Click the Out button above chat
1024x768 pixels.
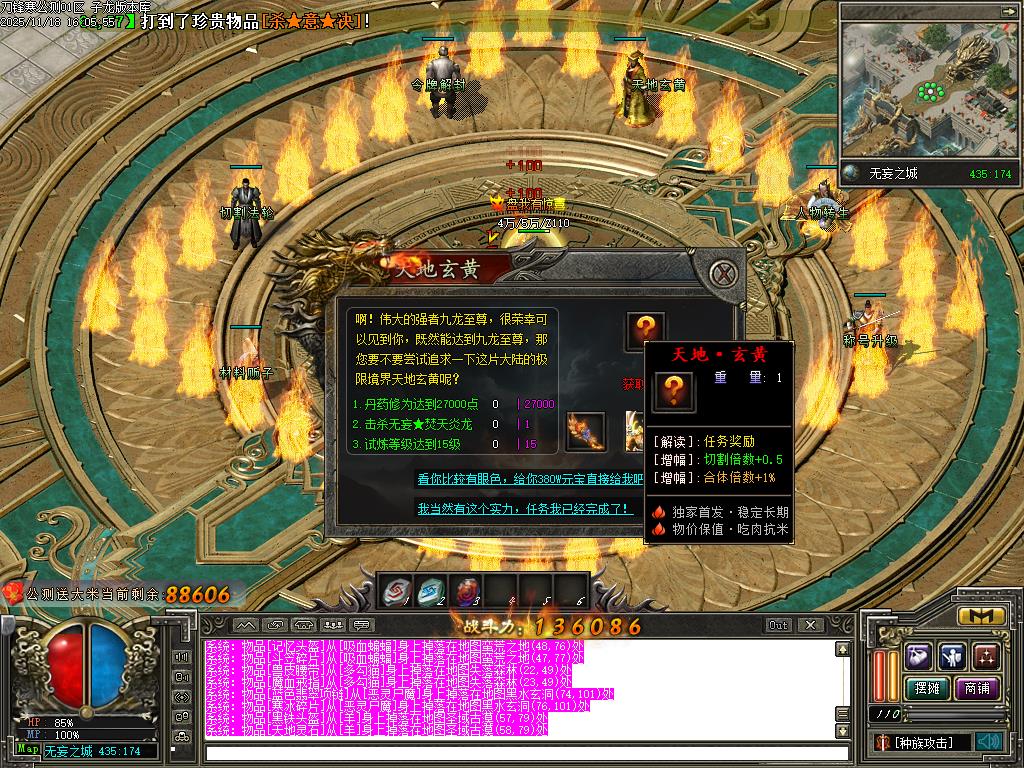tap(779, 625)
